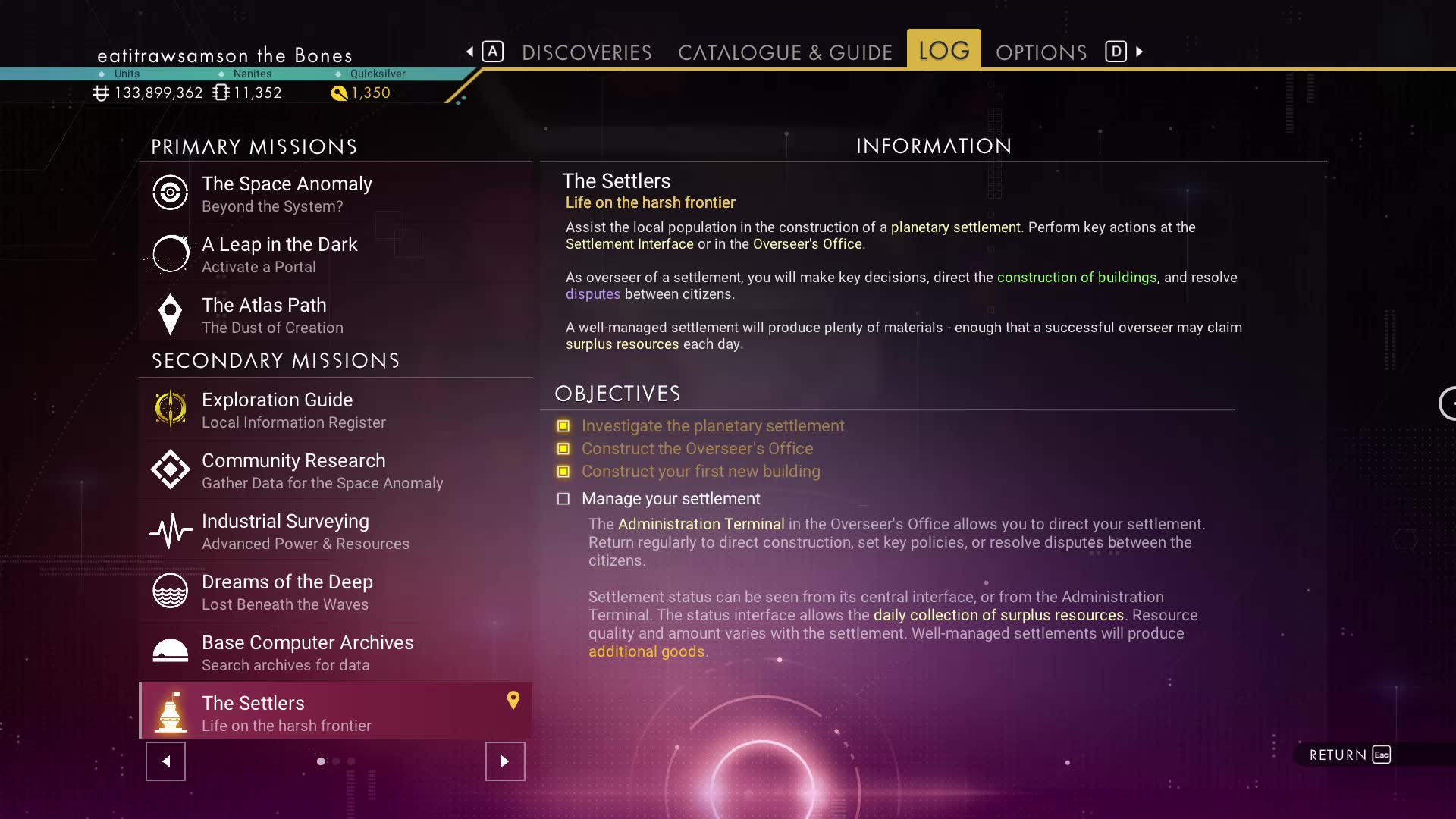Go to previous mission list page

[x=165, y=761]
